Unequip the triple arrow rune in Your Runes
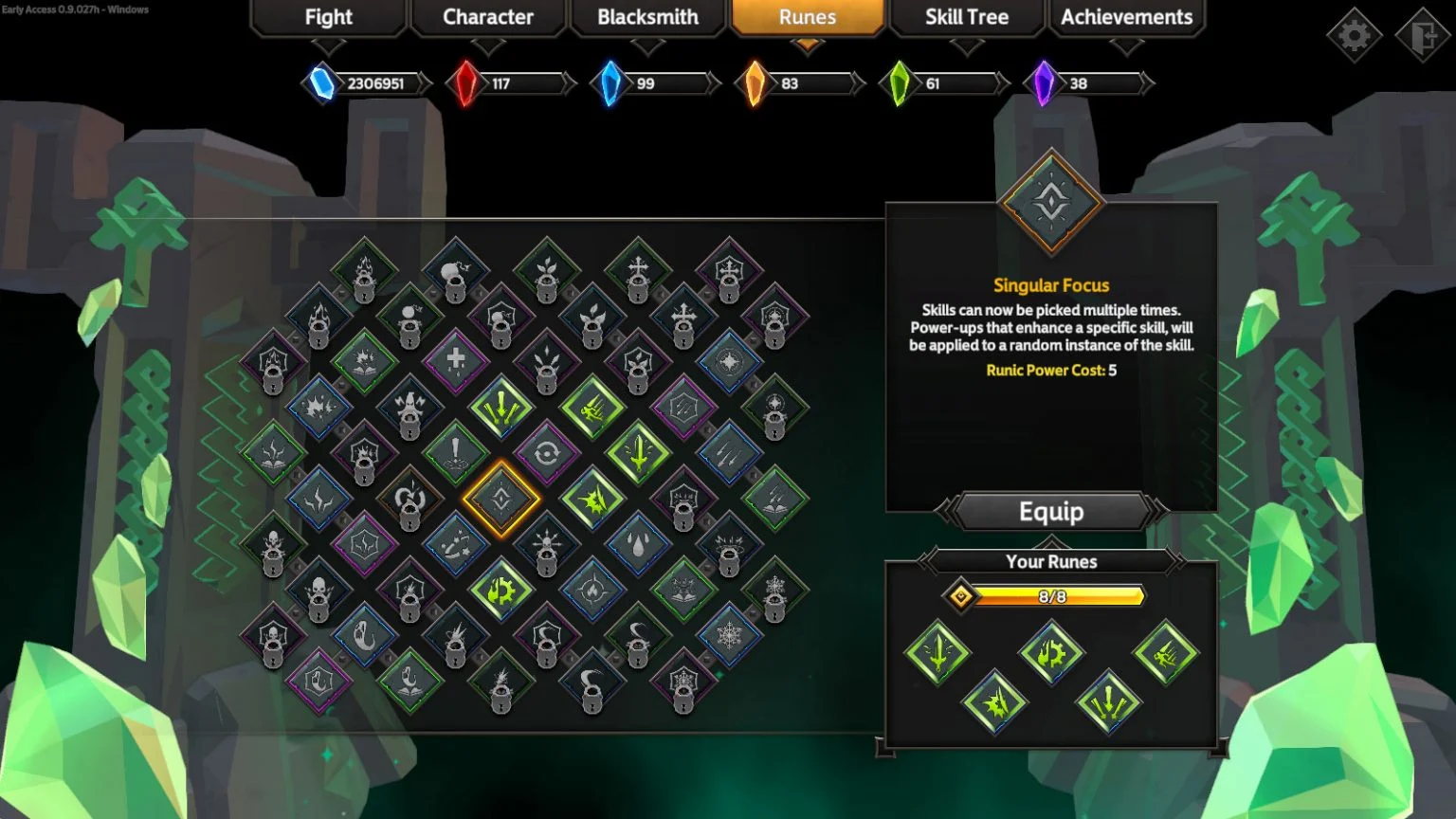The width and height of the screenshot is (1456, 819). tap(1108, 702)
